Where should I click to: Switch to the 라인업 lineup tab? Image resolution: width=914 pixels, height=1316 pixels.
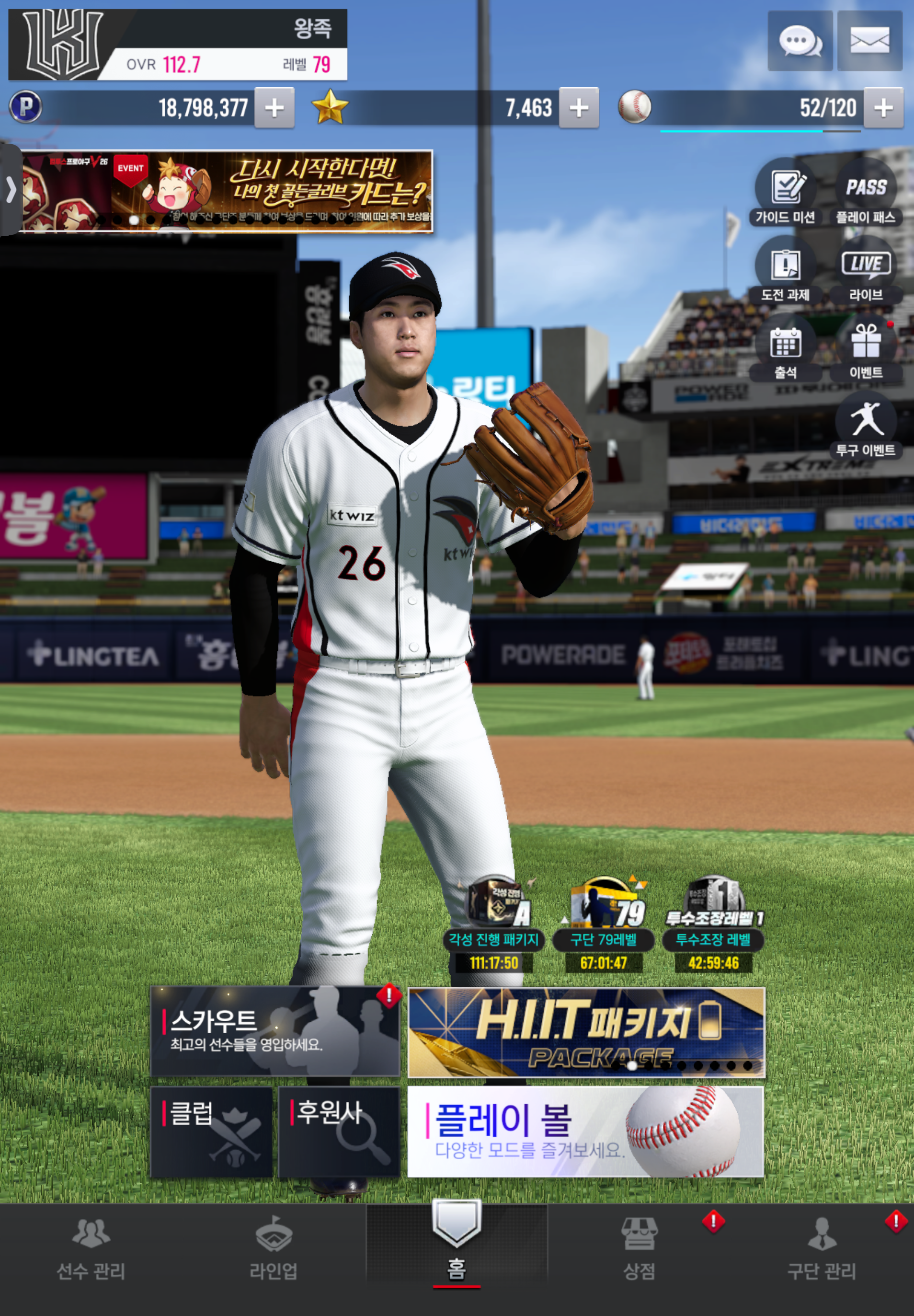click(x=274, y=1249)
